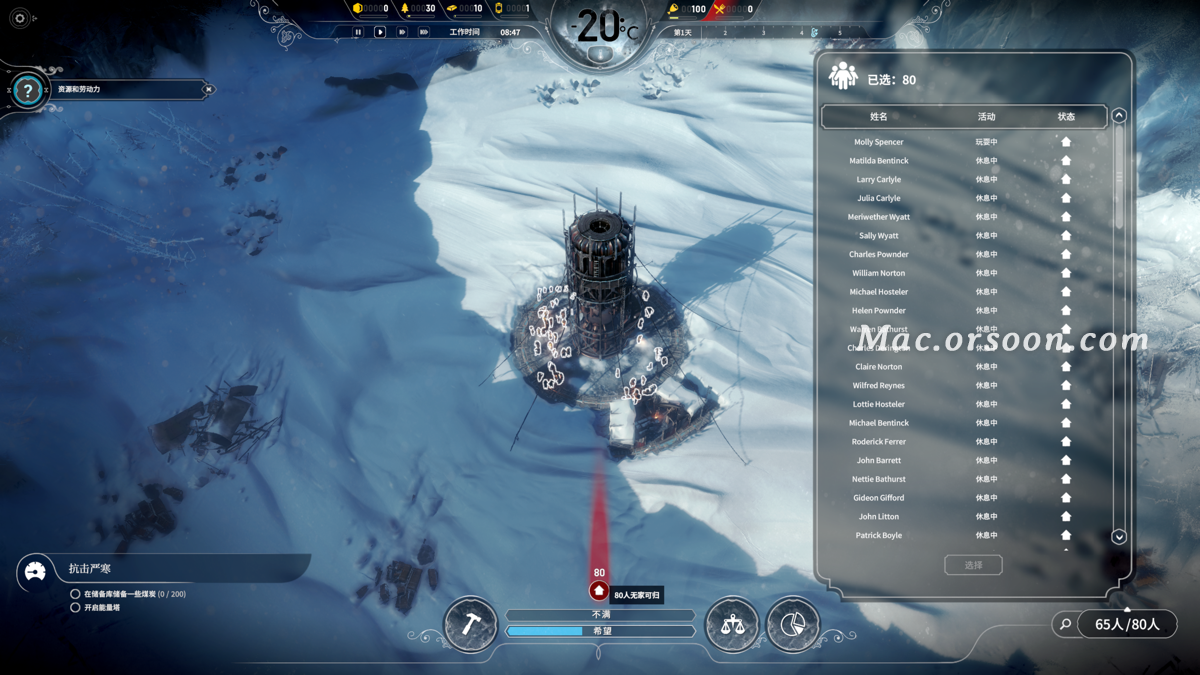
Task: Open the Book of Laws scales icon
Action: click(x=733, y=624)
